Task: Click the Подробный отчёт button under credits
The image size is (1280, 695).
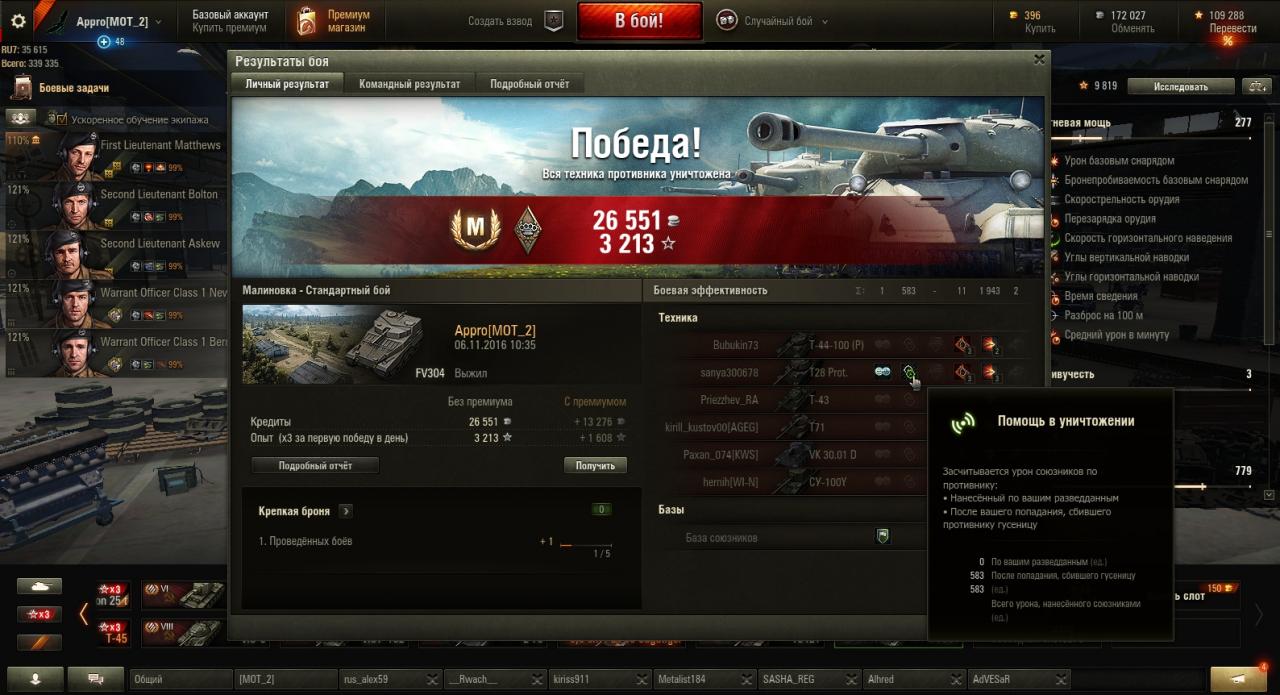Action: pyautogui.click(x=315, y=465)
